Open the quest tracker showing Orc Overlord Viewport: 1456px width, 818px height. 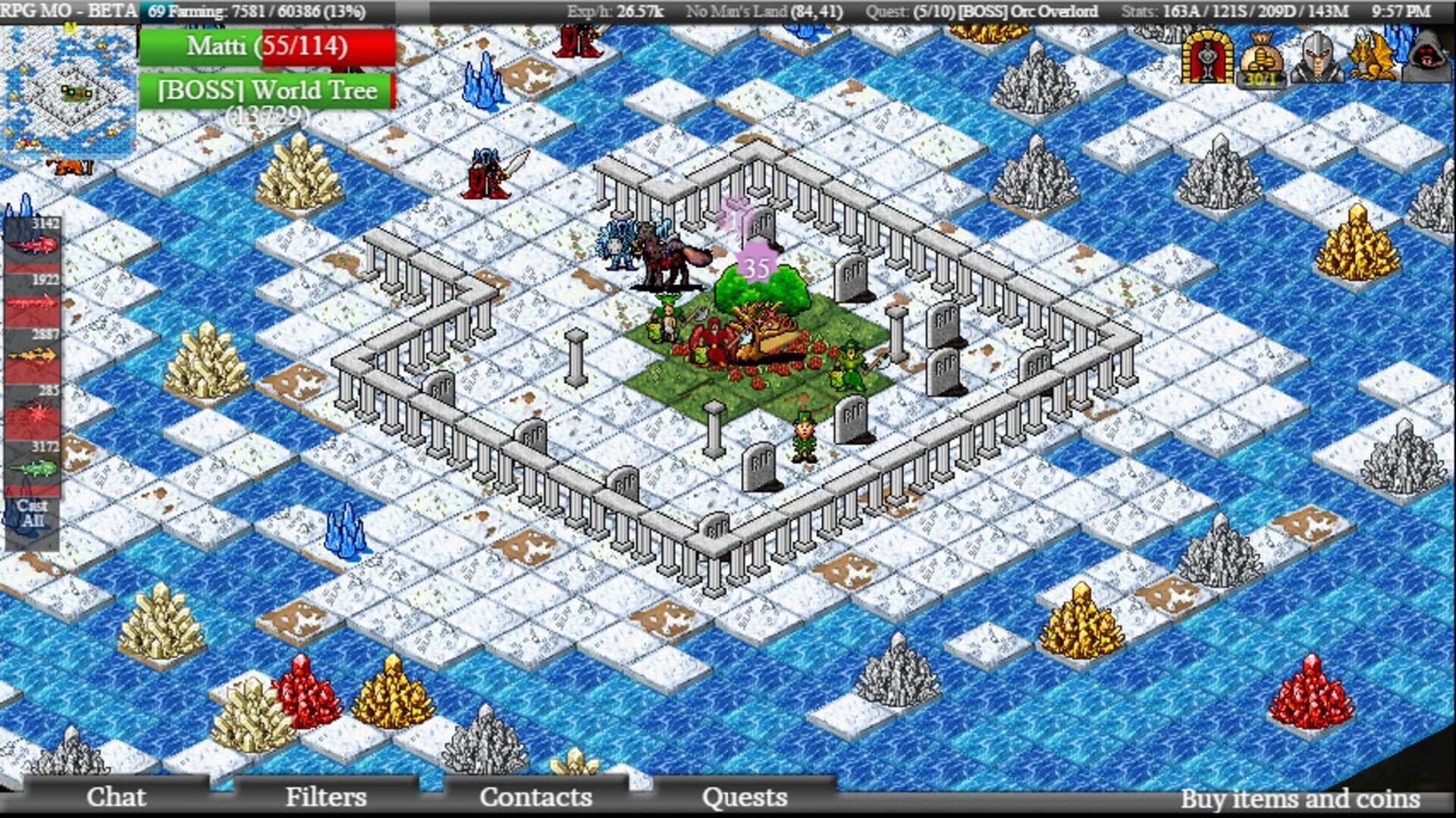(x=981, y=11)
